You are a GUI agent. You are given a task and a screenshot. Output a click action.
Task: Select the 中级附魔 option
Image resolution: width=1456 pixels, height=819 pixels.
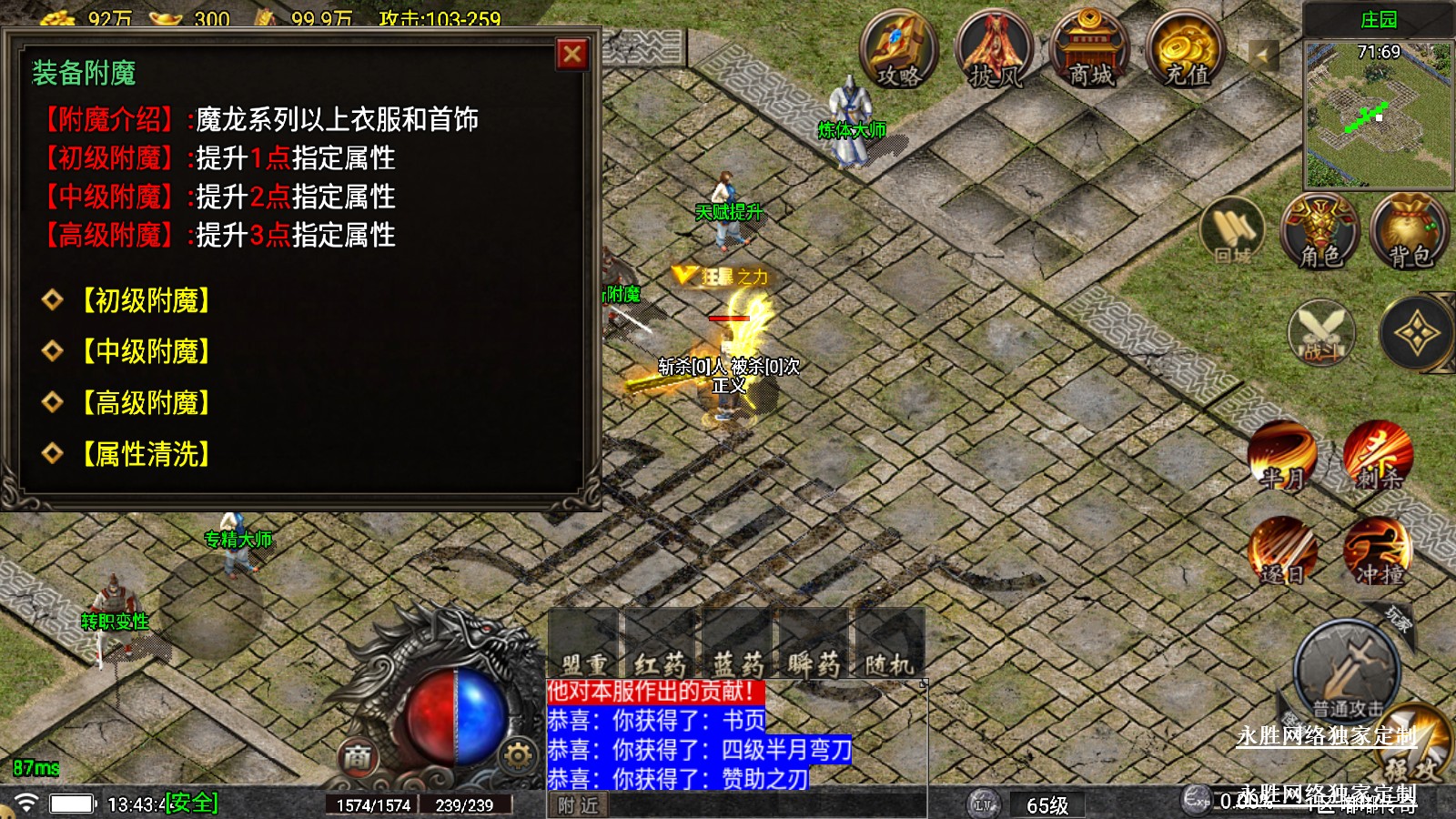(146, 351)
